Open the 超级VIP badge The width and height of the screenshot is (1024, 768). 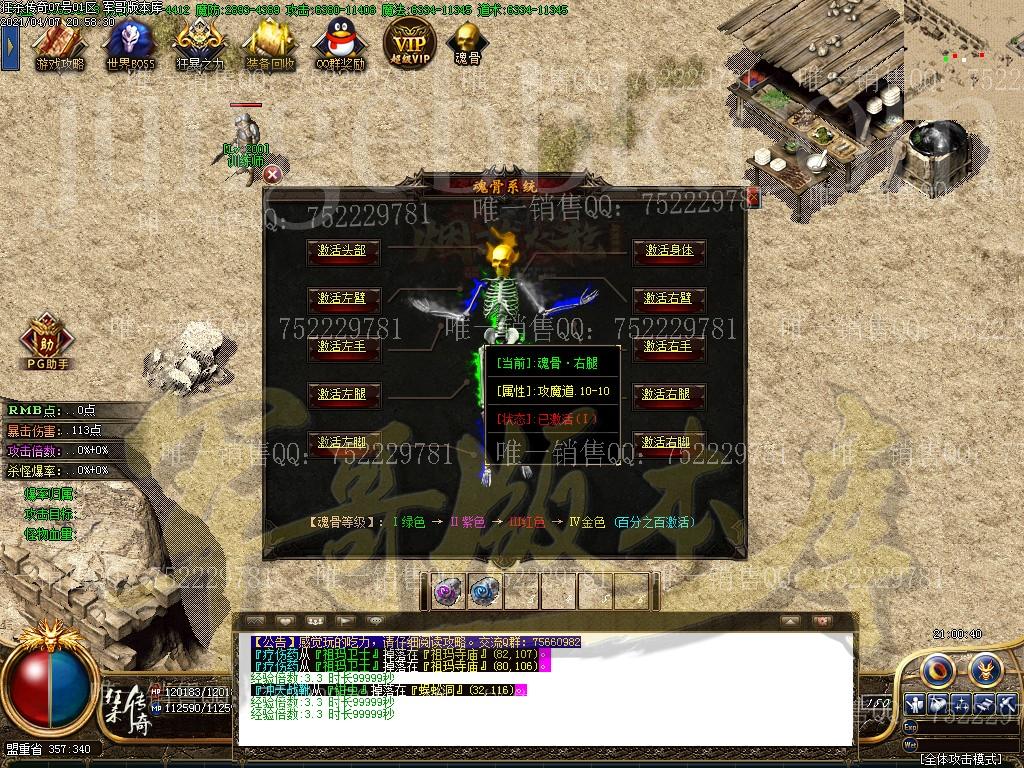click(x=409, y=42)
